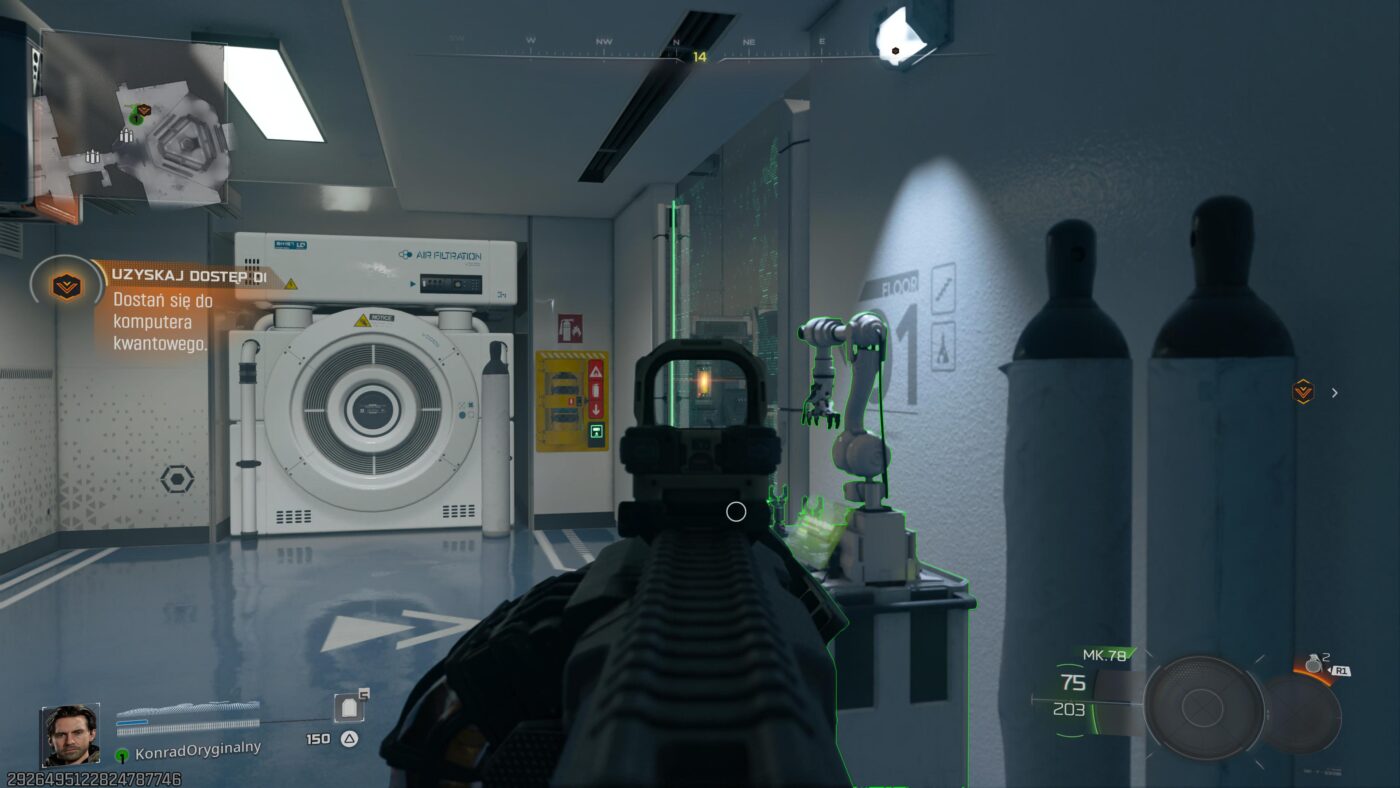Select the orange rank badge on the right edge
Viewport: 1400px width, 788px height.
[1302, 393]
